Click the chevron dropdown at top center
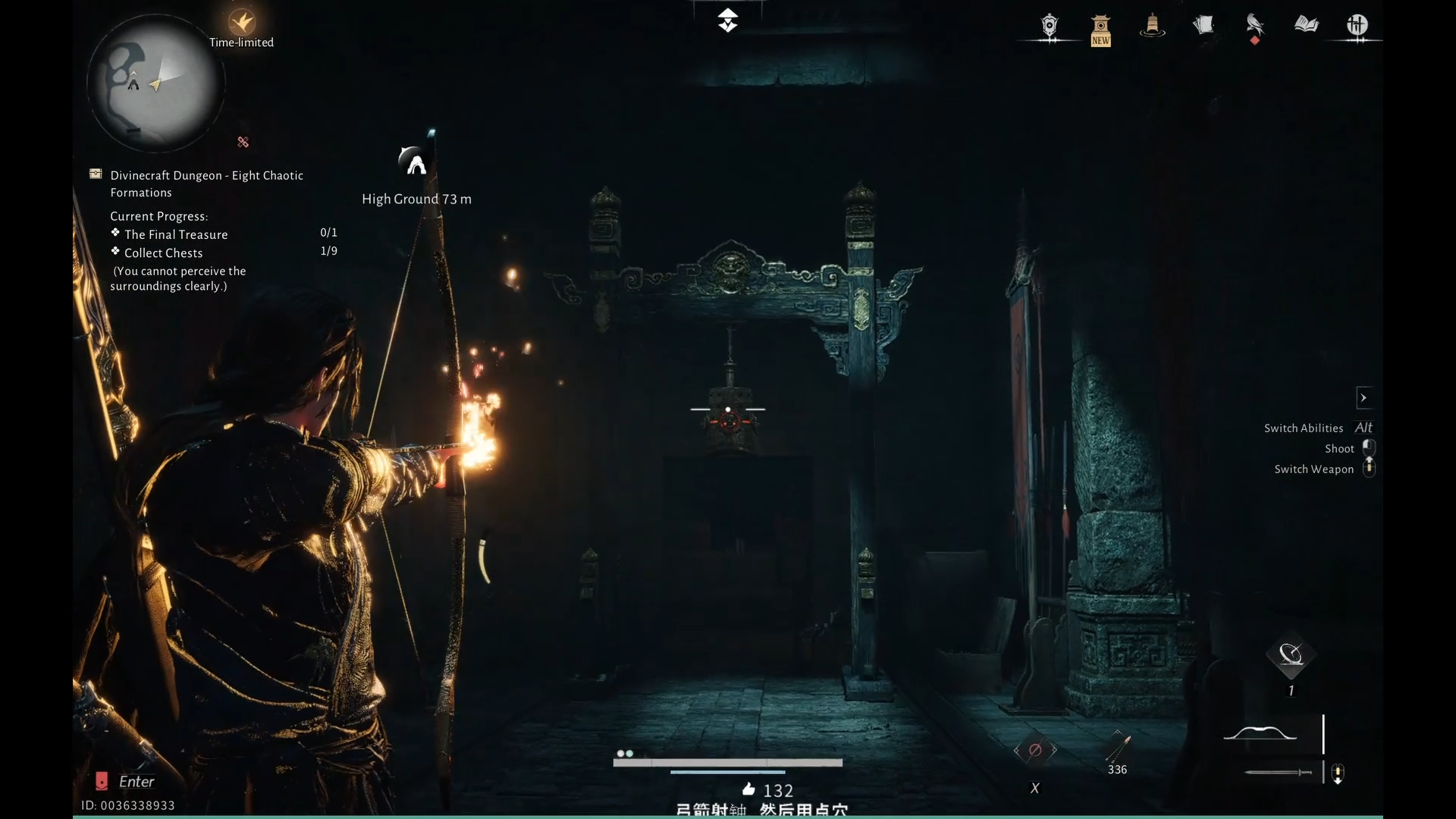Image resolution: width=1456 pixels, height=819 pixels. point(727,20)
